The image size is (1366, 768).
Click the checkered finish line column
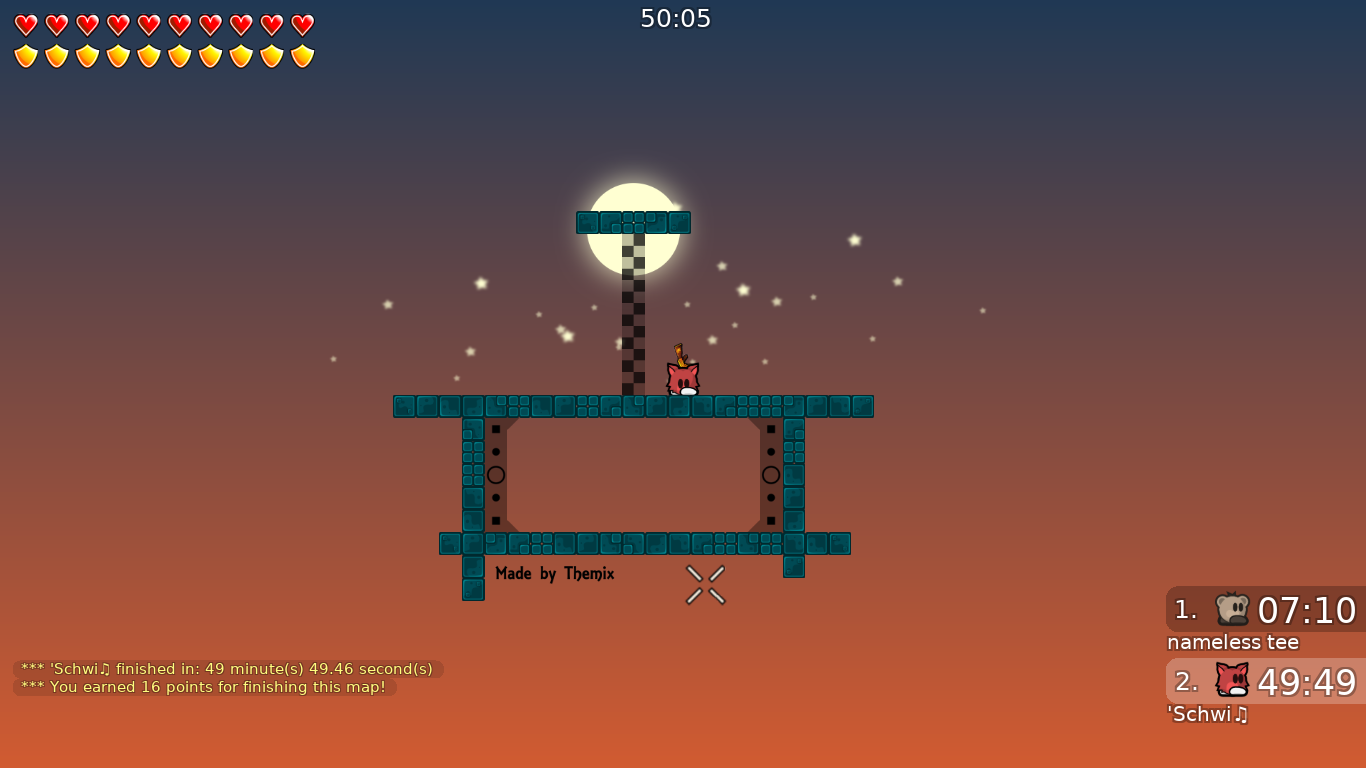tap(633, 310)
